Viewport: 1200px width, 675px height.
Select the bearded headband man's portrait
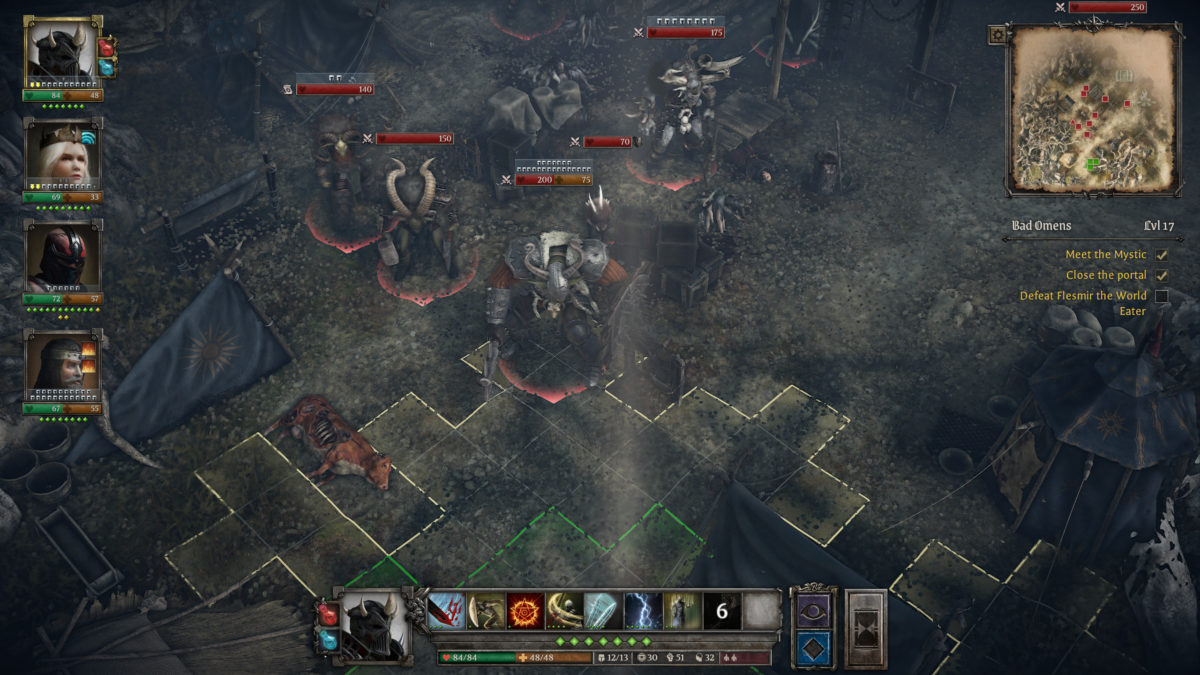[62, 366]
